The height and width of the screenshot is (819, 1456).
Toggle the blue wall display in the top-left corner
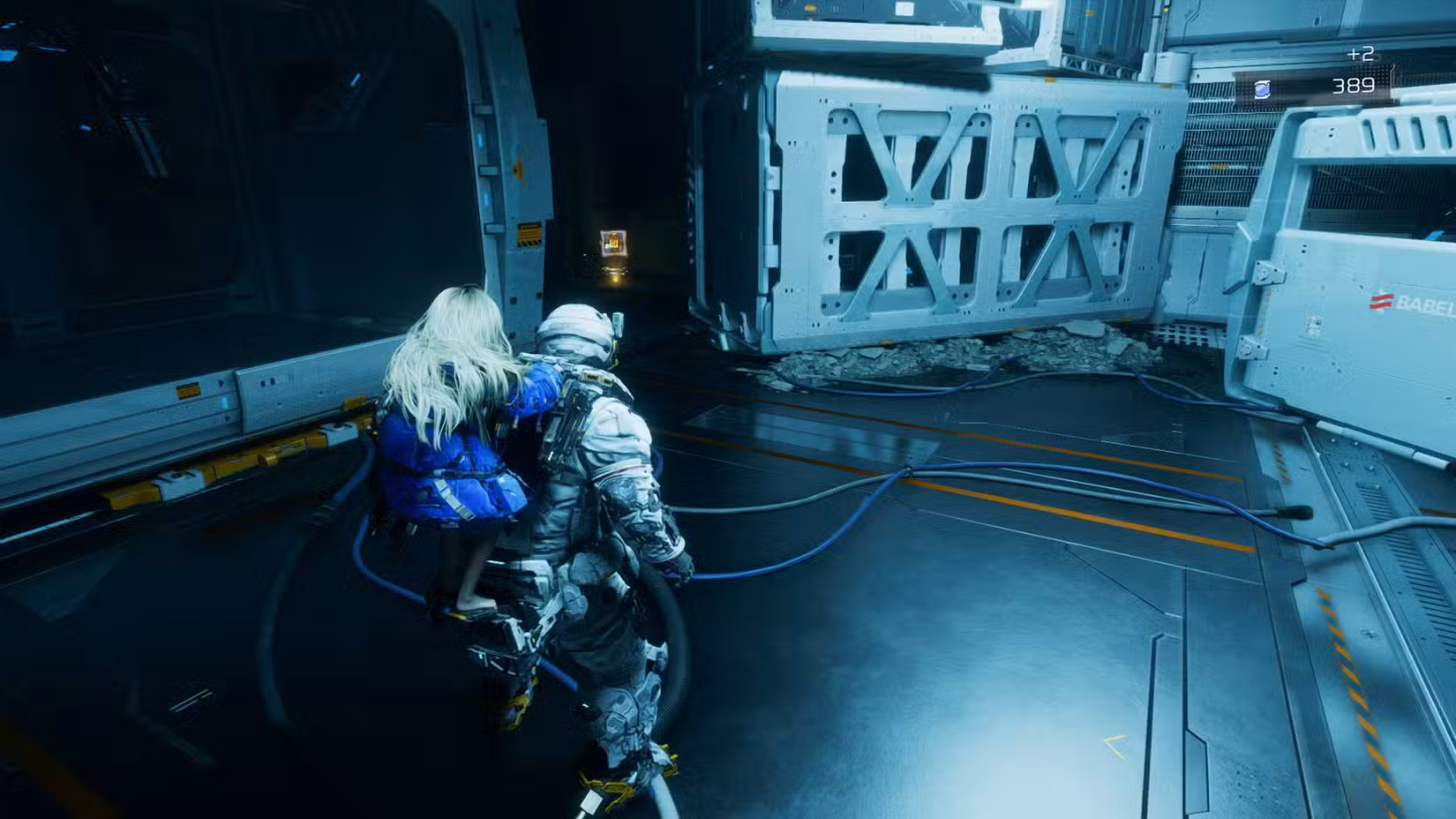(9, 55)
